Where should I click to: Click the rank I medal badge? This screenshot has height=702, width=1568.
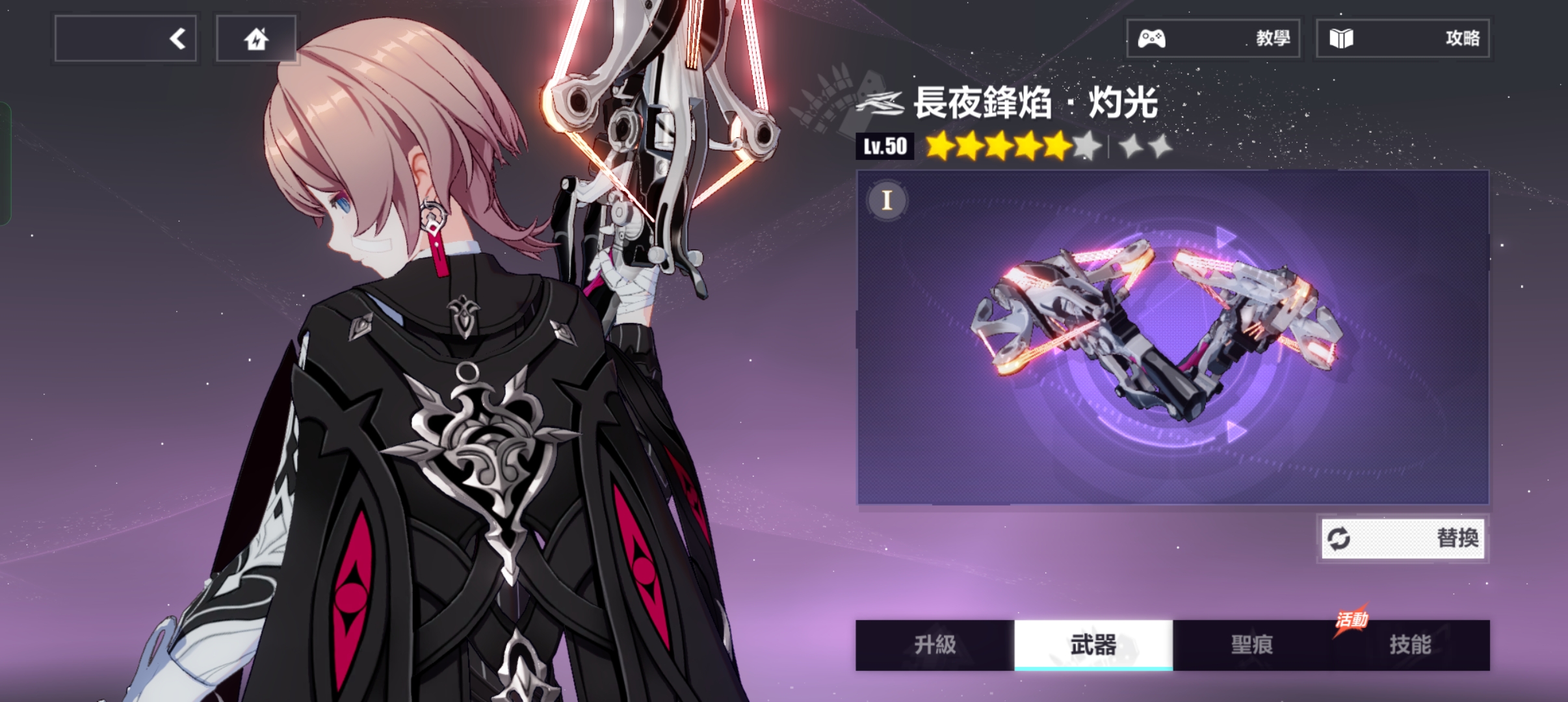coord(887,200)
